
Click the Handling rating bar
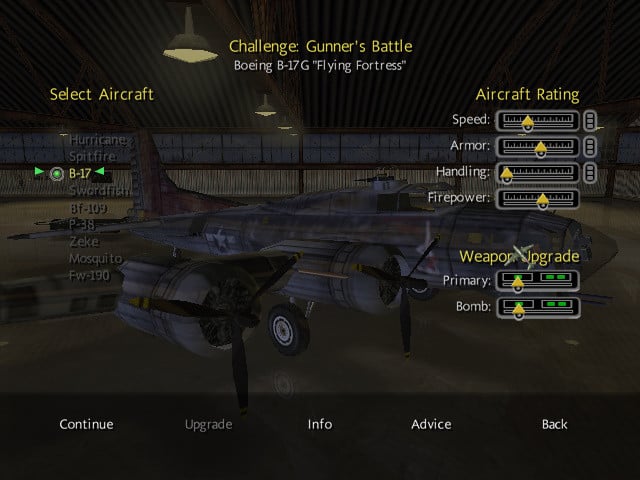coord(537,173)
